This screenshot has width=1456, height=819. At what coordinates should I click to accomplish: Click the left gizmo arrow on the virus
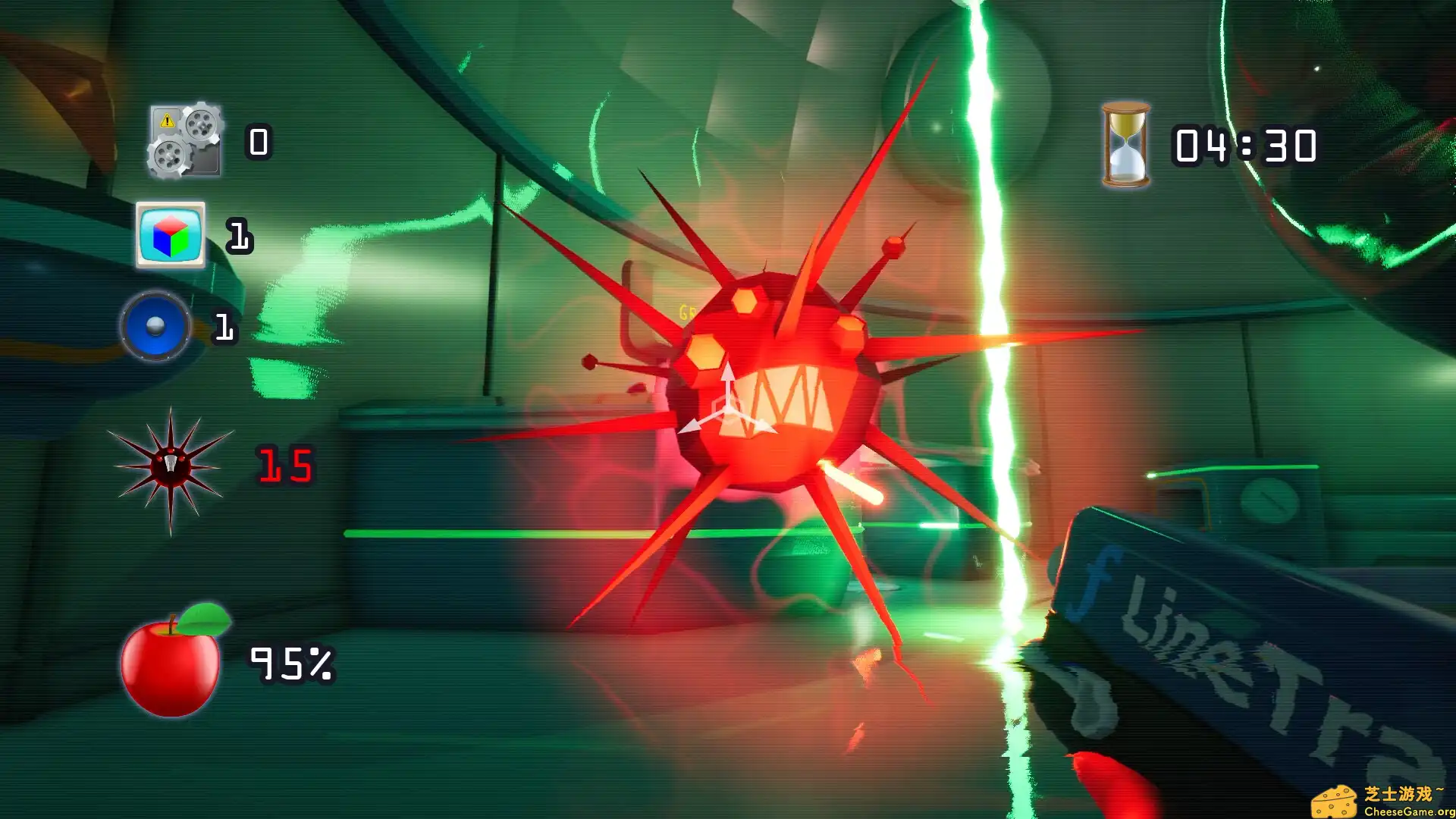(689, 425)
